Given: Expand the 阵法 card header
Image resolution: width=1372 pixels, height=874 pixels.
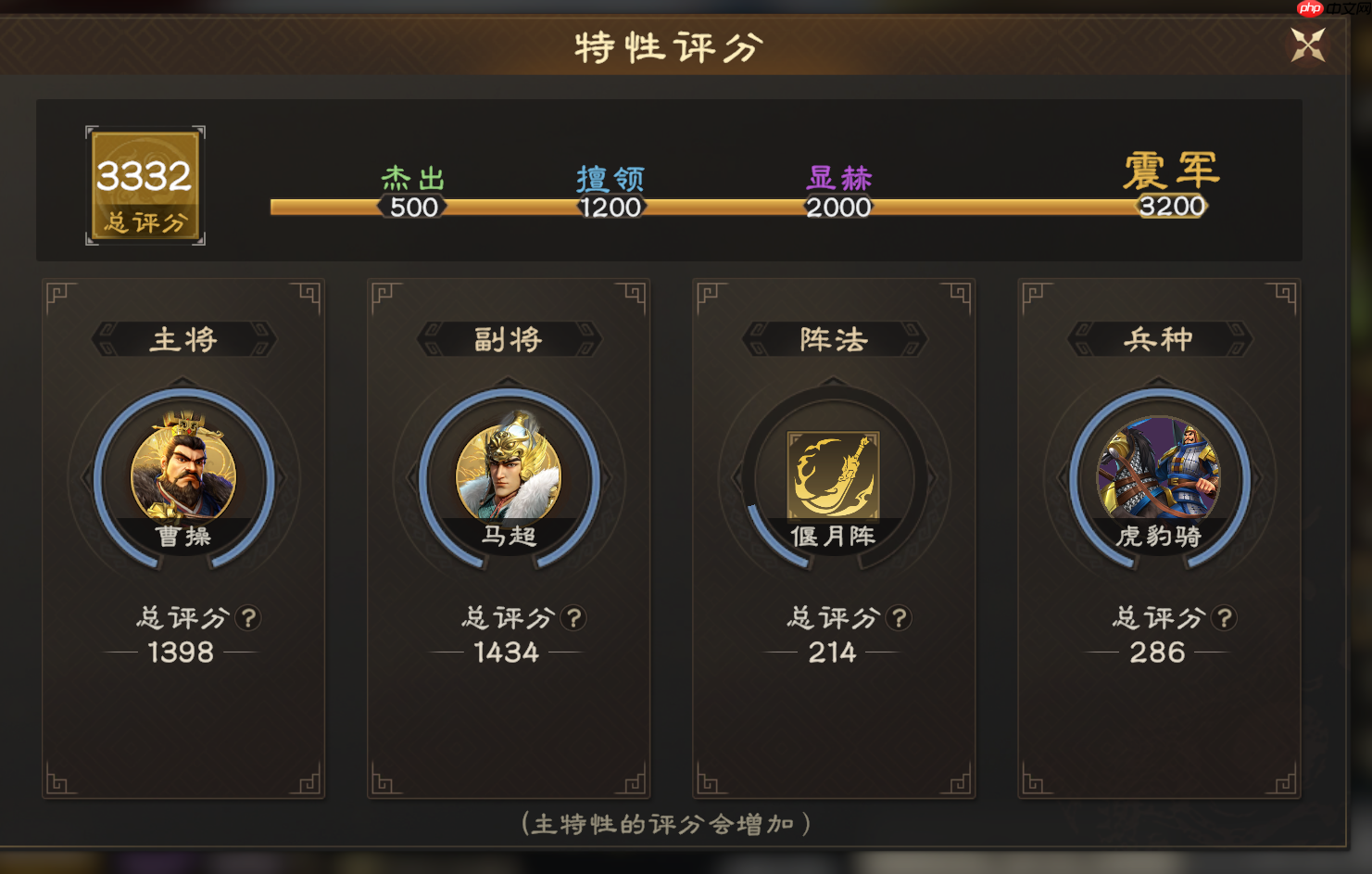Looking at the screenshot, I should (832, 339).
